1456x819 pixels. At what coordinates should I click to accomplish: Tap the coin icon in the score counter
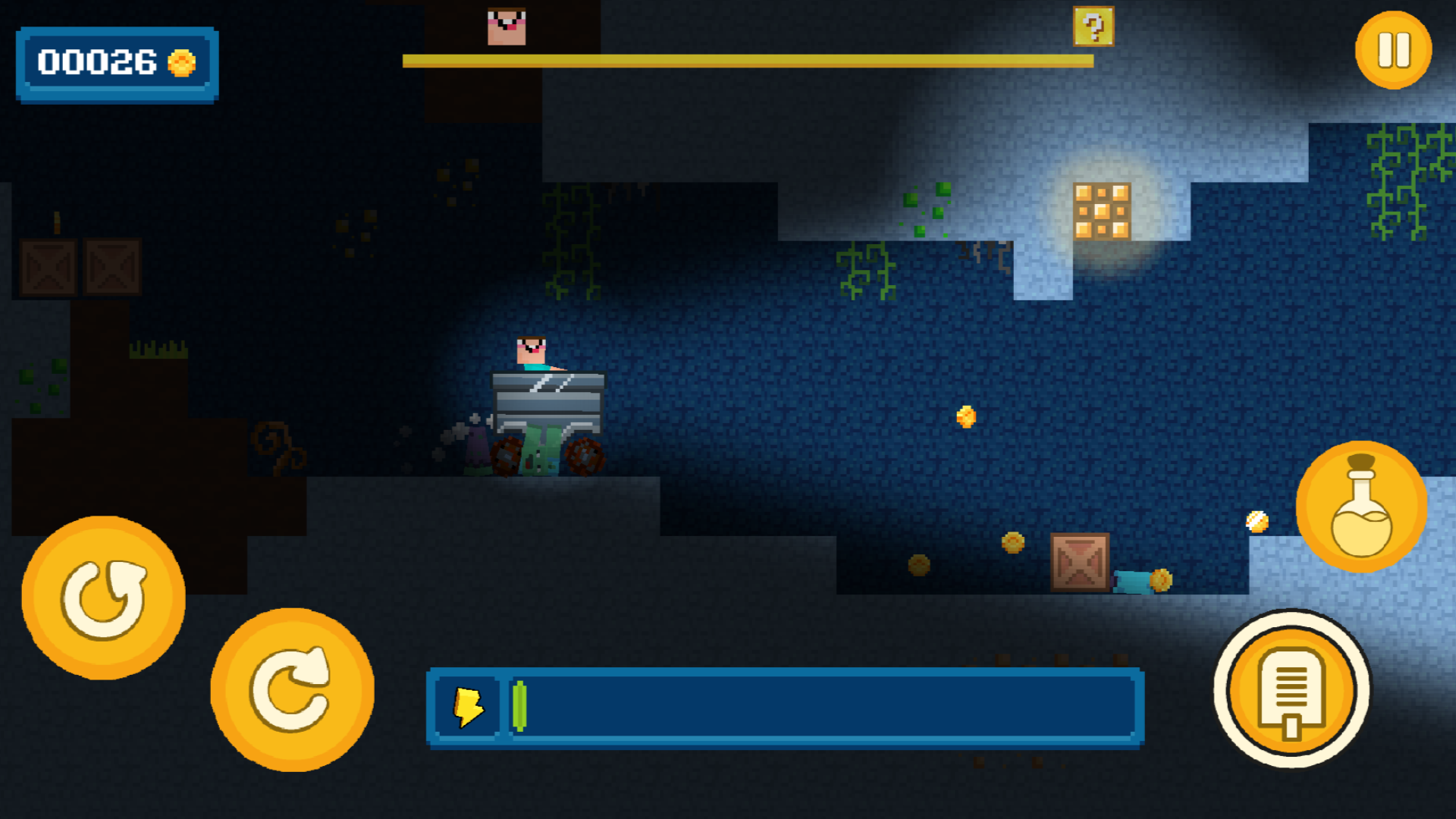[180, 64]
